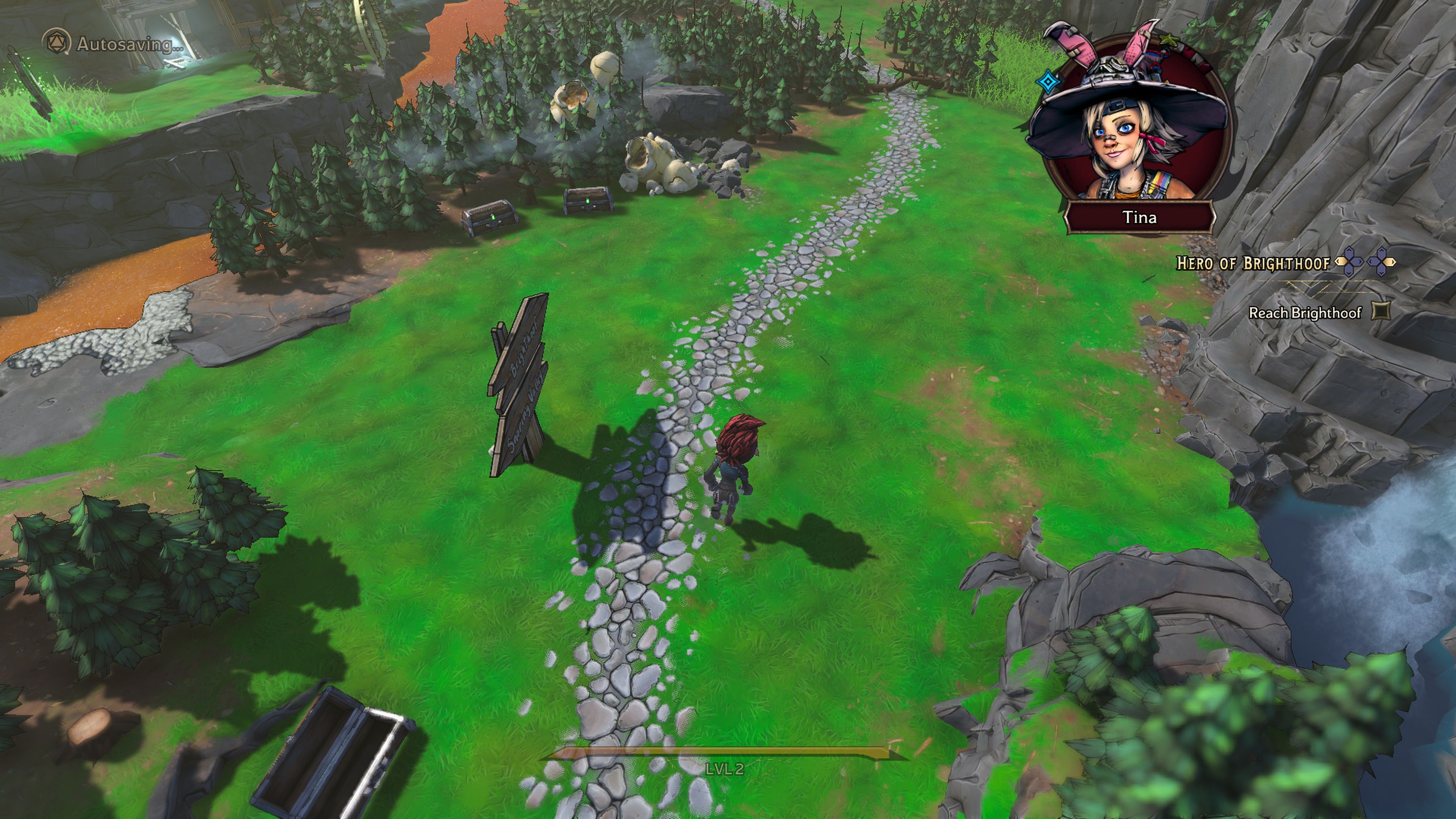Viewport: 1456px width, 819px height.
Task: Click the golden star on Tina's hat
Action: click(x=1169, y=40)
